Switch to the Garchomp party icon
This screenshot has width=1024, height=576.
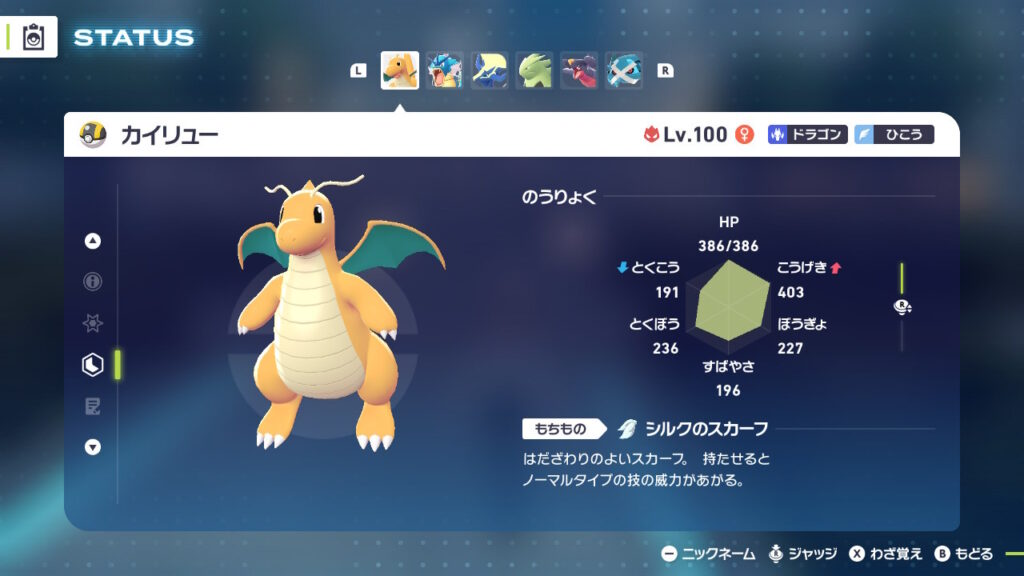pyautogui.click(x=579, y=71)
